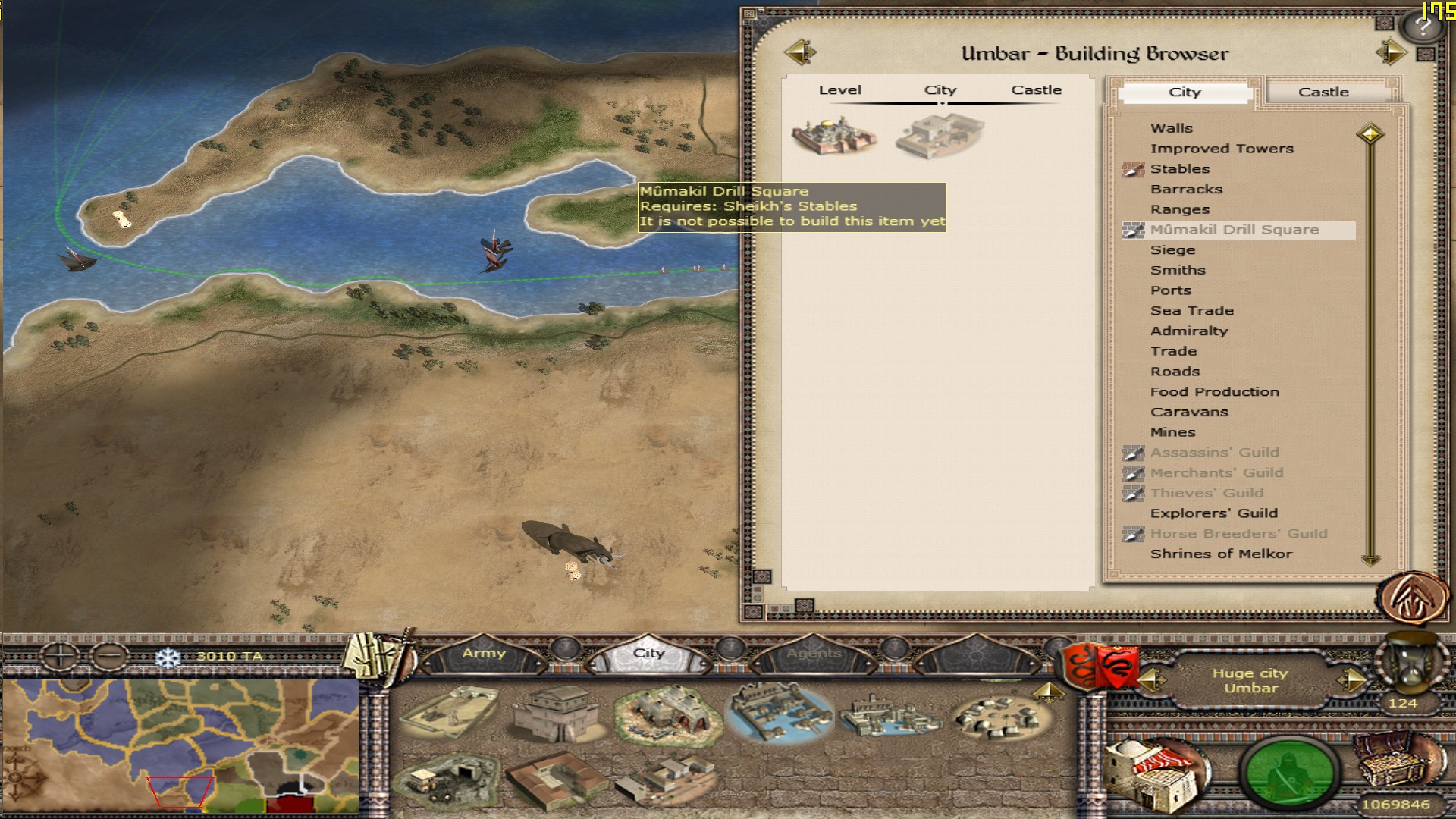Viewport: 1456px width, 819px height.
Task: Zoom out the minimap with minus button
Action: 111,655
